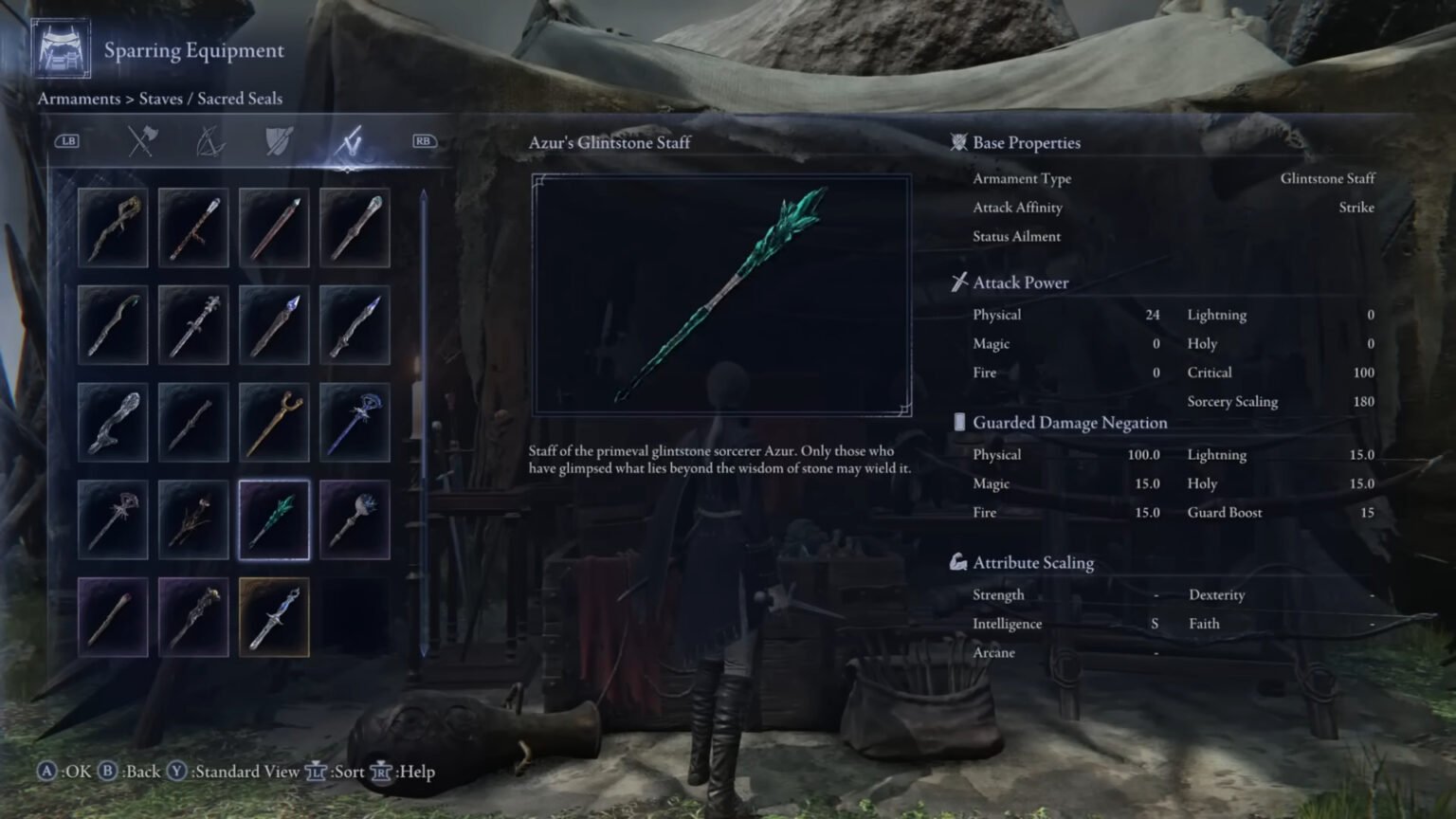The width and height of the screenshot is (1456, 819).
Task: Select the golden Sword of Night thumbnail
Action: (x=274, y=615)
